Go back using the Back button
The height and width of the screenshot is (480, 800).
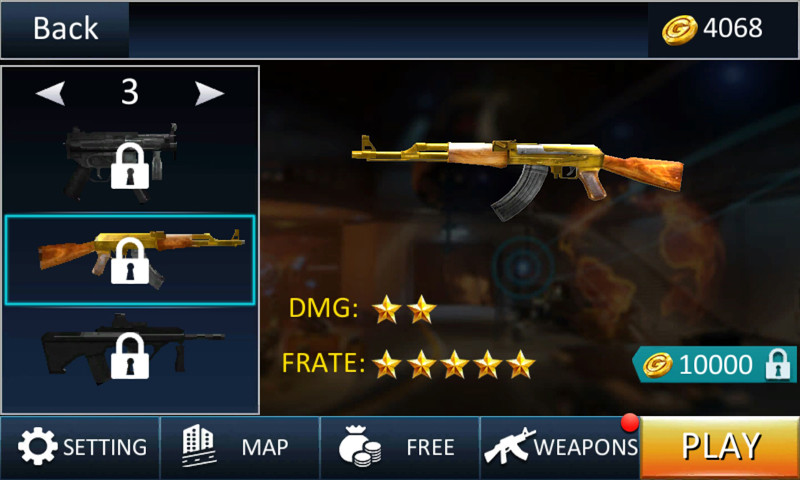point(65,29)
